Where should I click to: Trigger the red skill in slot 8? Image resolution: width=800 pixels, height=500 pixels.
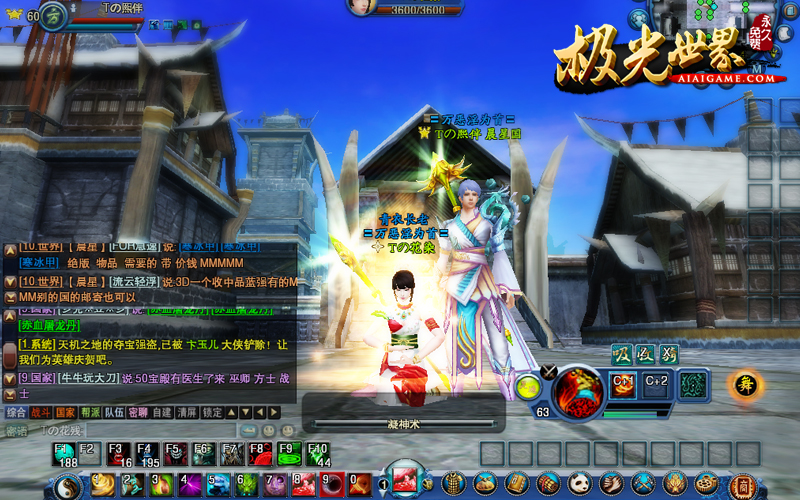tap(303, 485)
